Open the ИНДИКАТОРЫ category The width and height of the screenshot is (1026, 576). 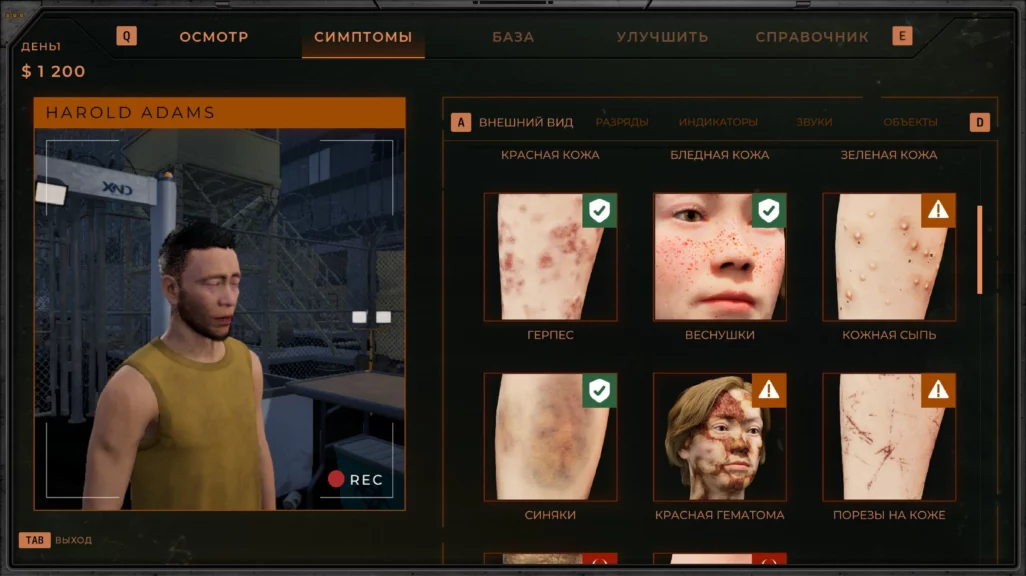(718, 122)
